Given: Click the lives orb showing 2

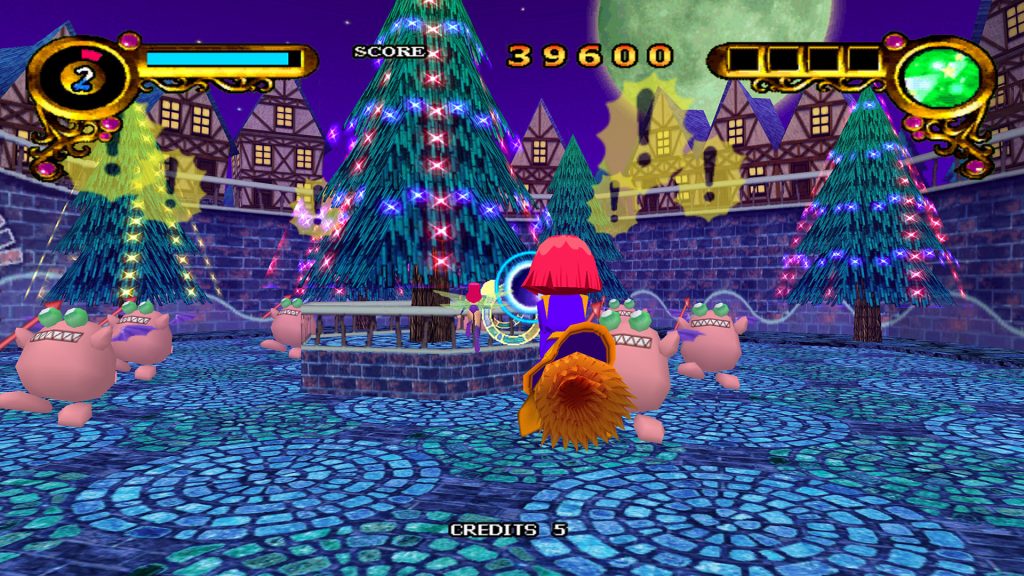Looking at the screenshot, I should pos(82,78).
